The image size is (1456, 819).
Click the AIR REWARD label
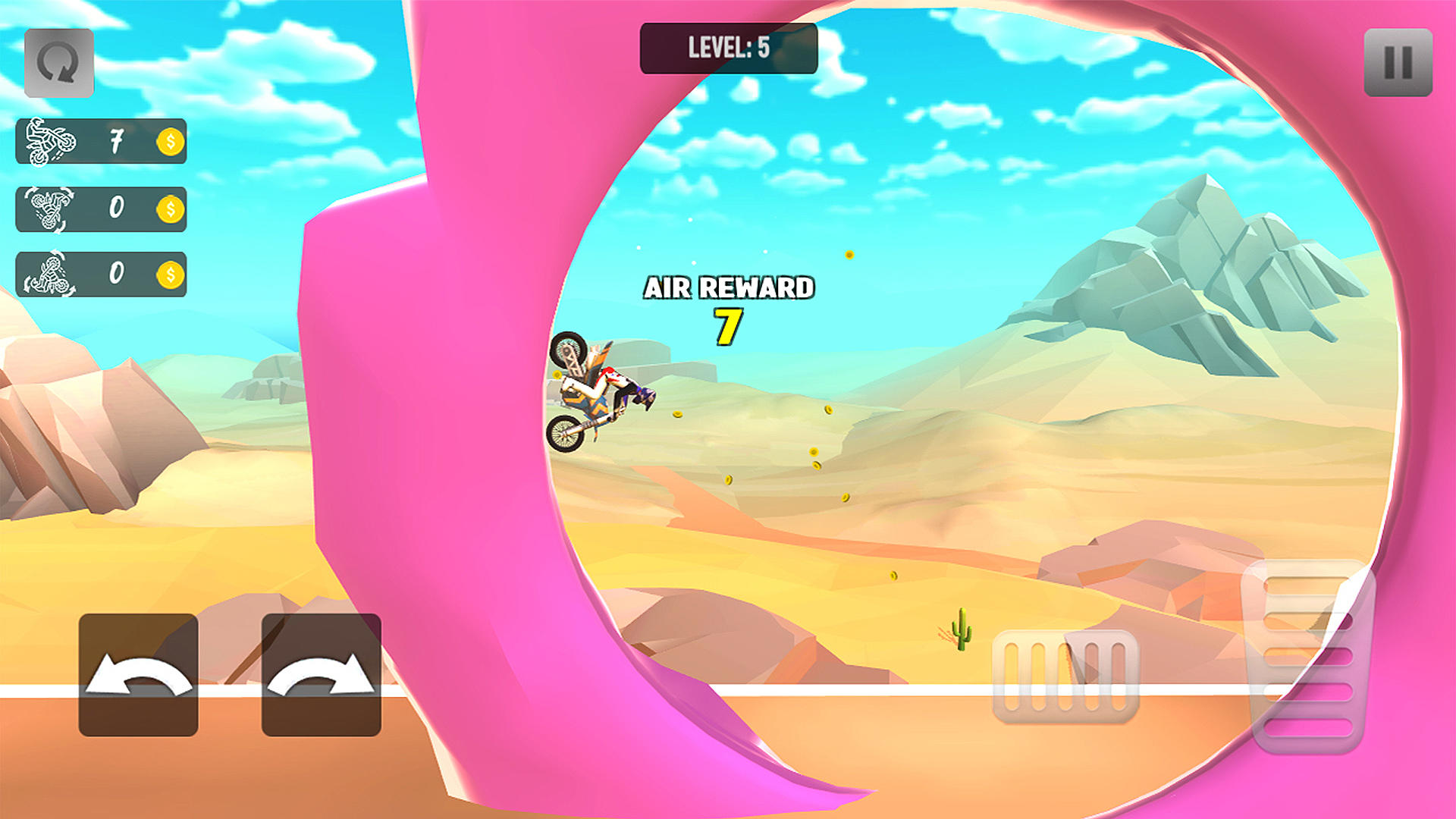729,288
